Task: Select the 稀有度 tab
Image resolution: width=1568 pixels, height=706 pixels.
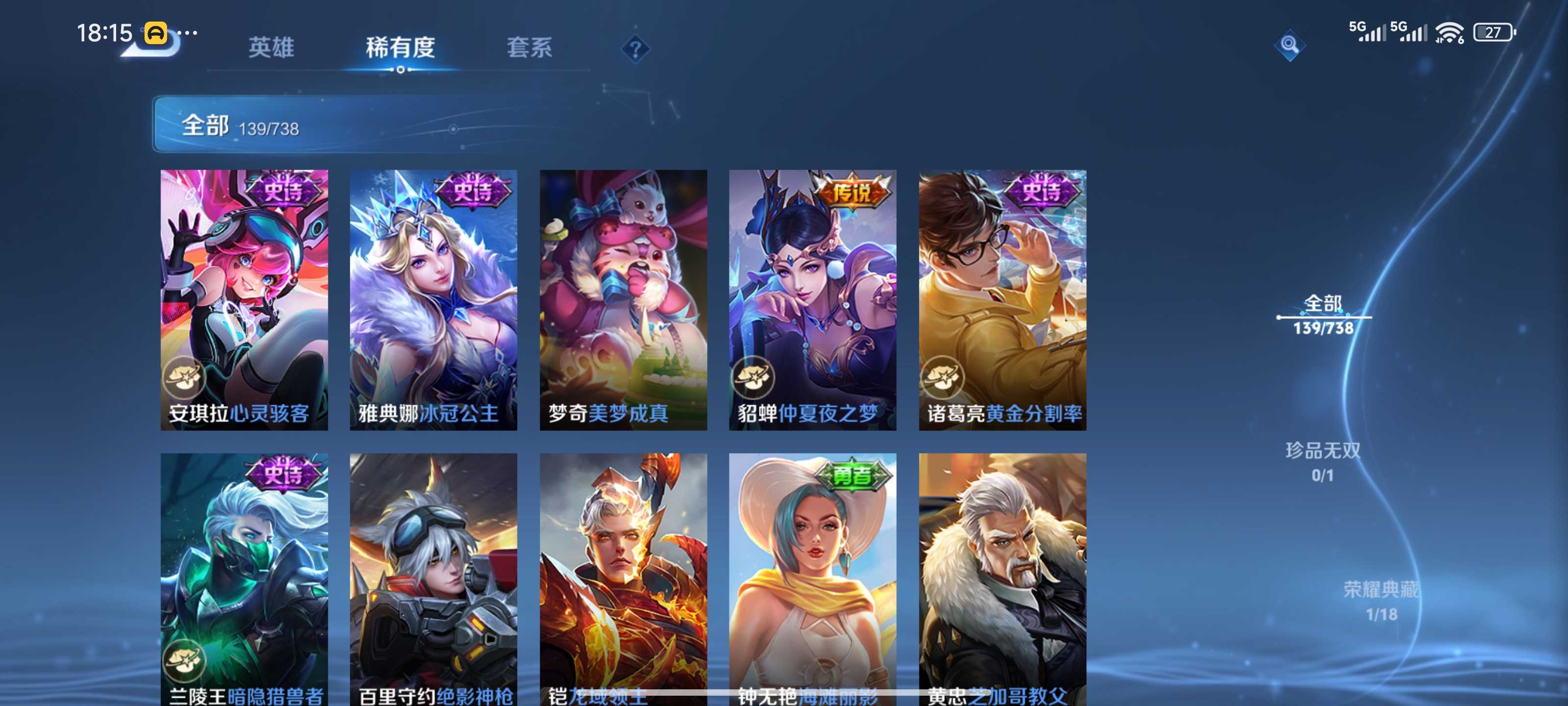Action: 400,48
